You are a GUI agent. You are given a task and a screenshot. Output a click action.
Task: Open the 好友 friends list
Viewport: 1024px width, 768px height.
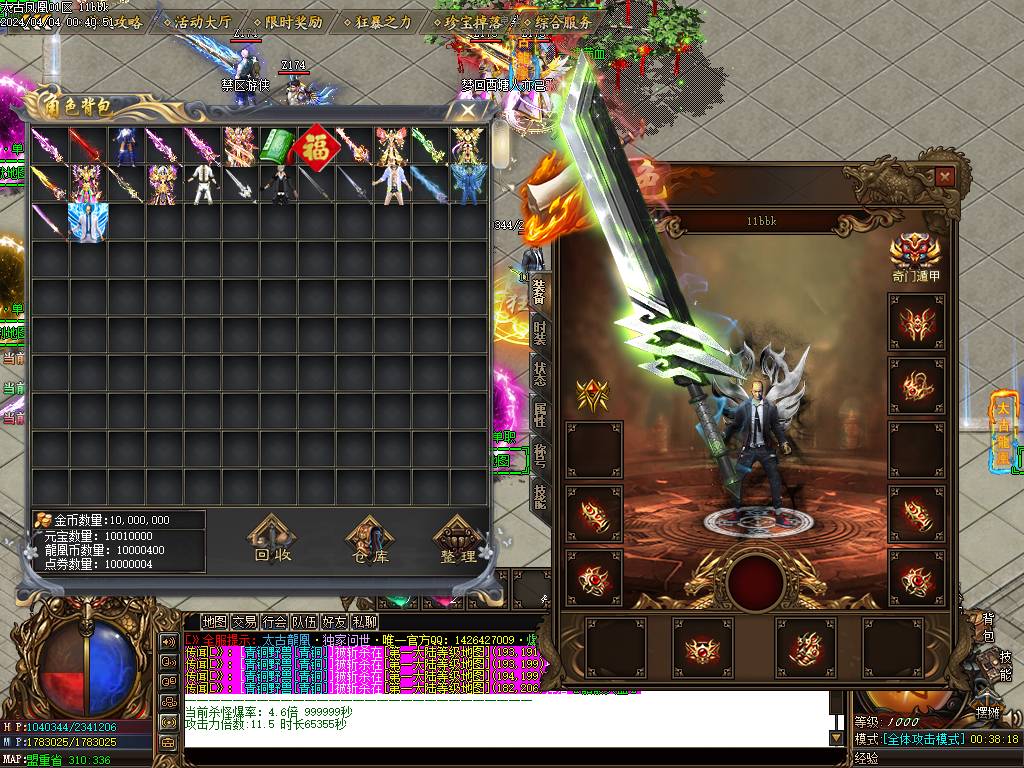click(334, 622)
